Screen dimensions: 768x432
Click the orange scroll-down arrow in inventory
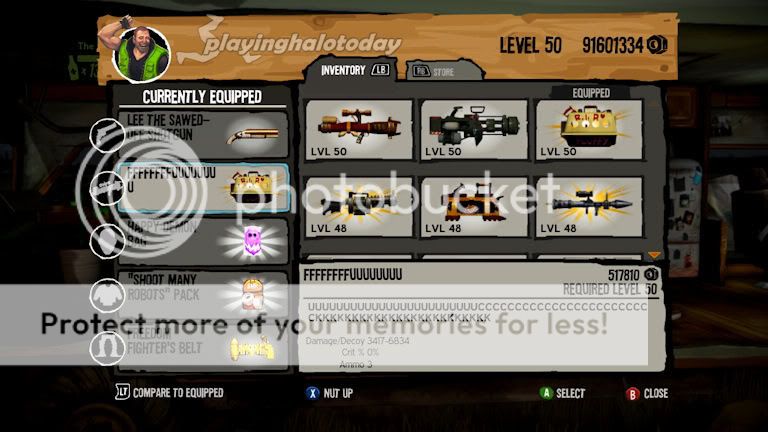(655, 256)
